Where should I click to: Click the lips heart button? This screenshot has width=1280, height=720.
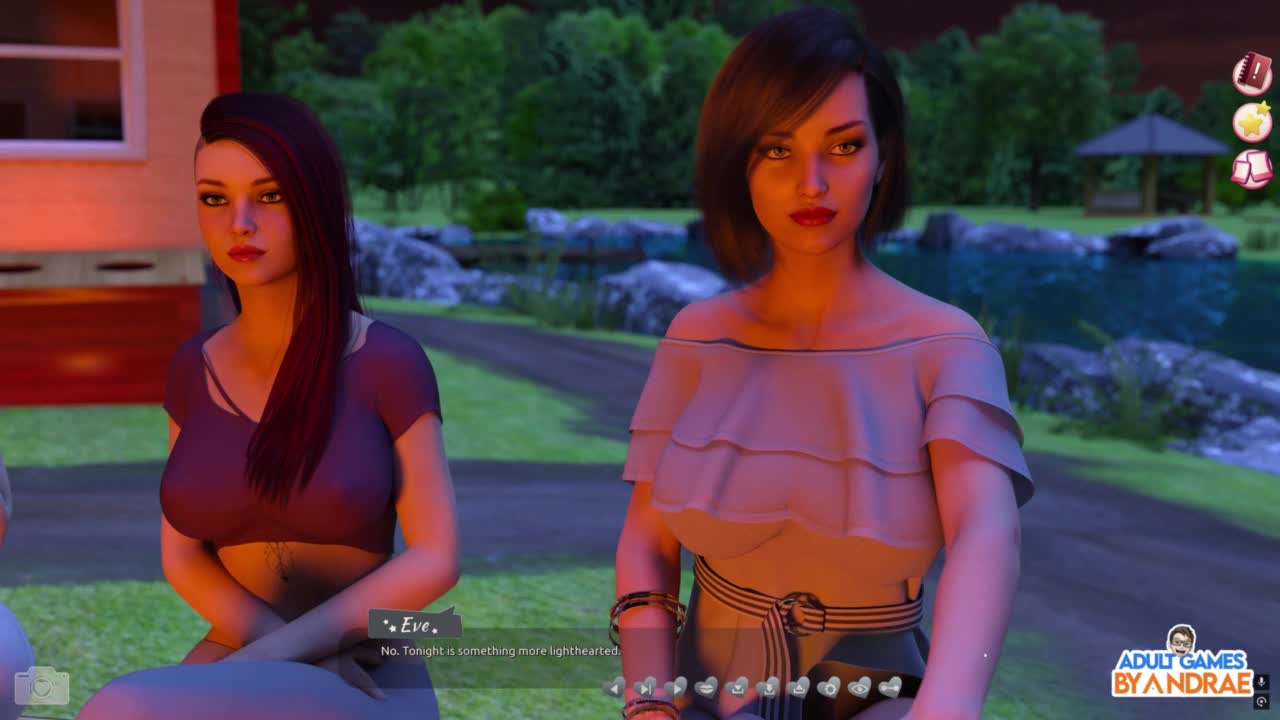click(x=706, y=687)
